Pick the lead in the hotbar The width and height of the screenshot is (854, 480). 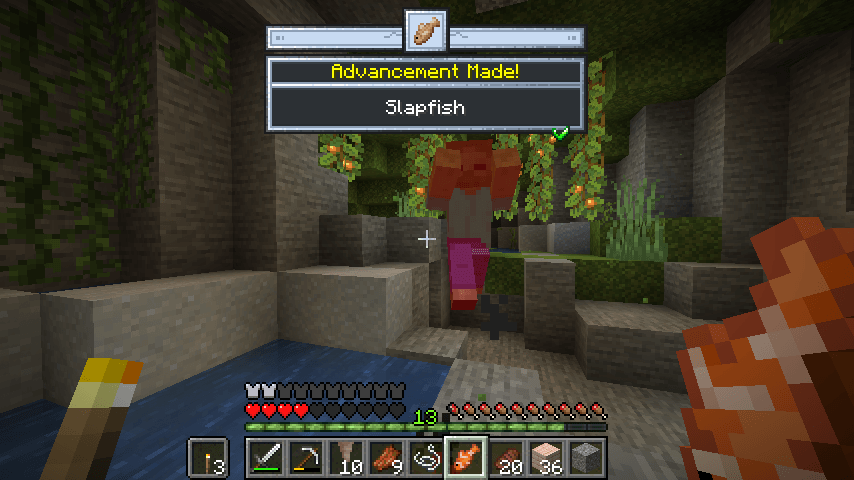(x=427, y=458)
